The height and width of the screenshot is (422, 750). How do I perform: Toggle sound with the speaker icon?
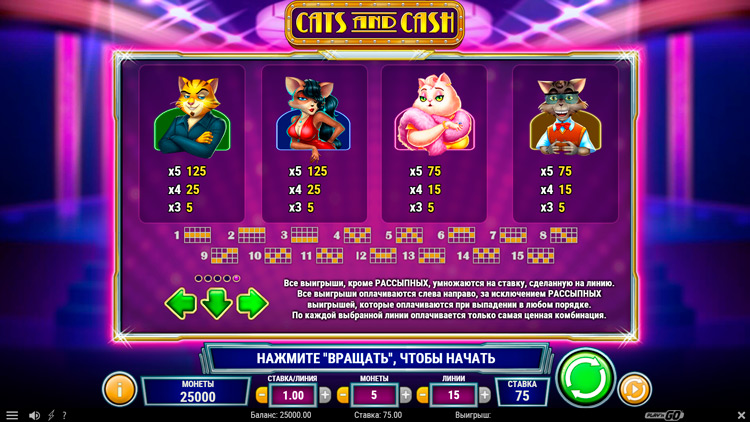(x=34, y=415)
